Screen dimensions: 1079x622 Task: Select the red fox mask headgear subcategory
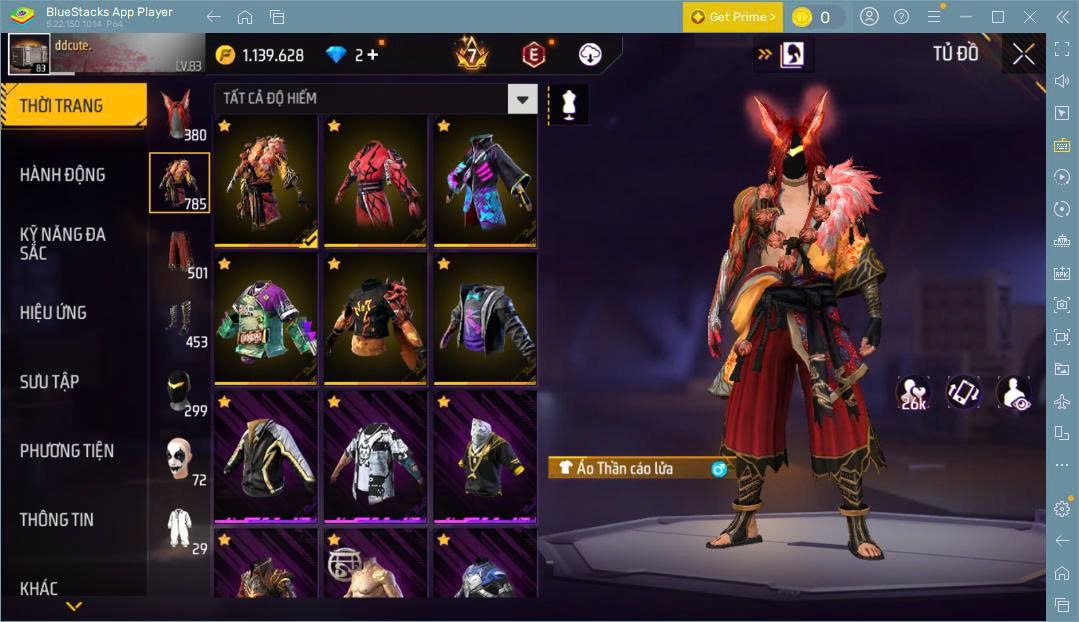click(x=178, y=115)
